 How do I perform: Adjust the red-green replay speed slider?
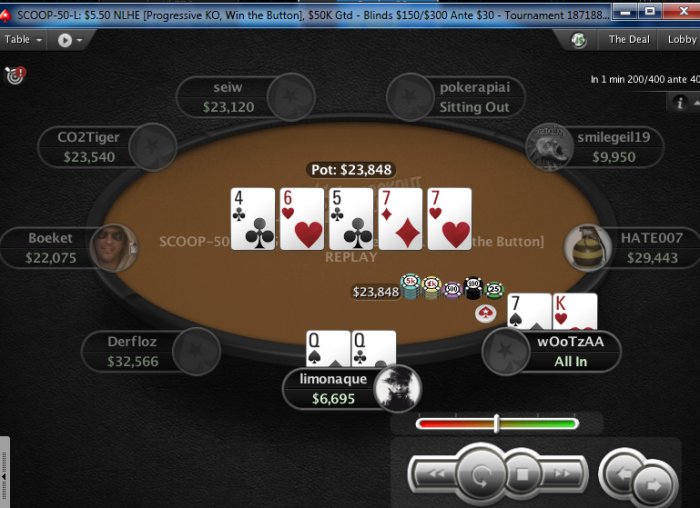click(x=496, y=424)
